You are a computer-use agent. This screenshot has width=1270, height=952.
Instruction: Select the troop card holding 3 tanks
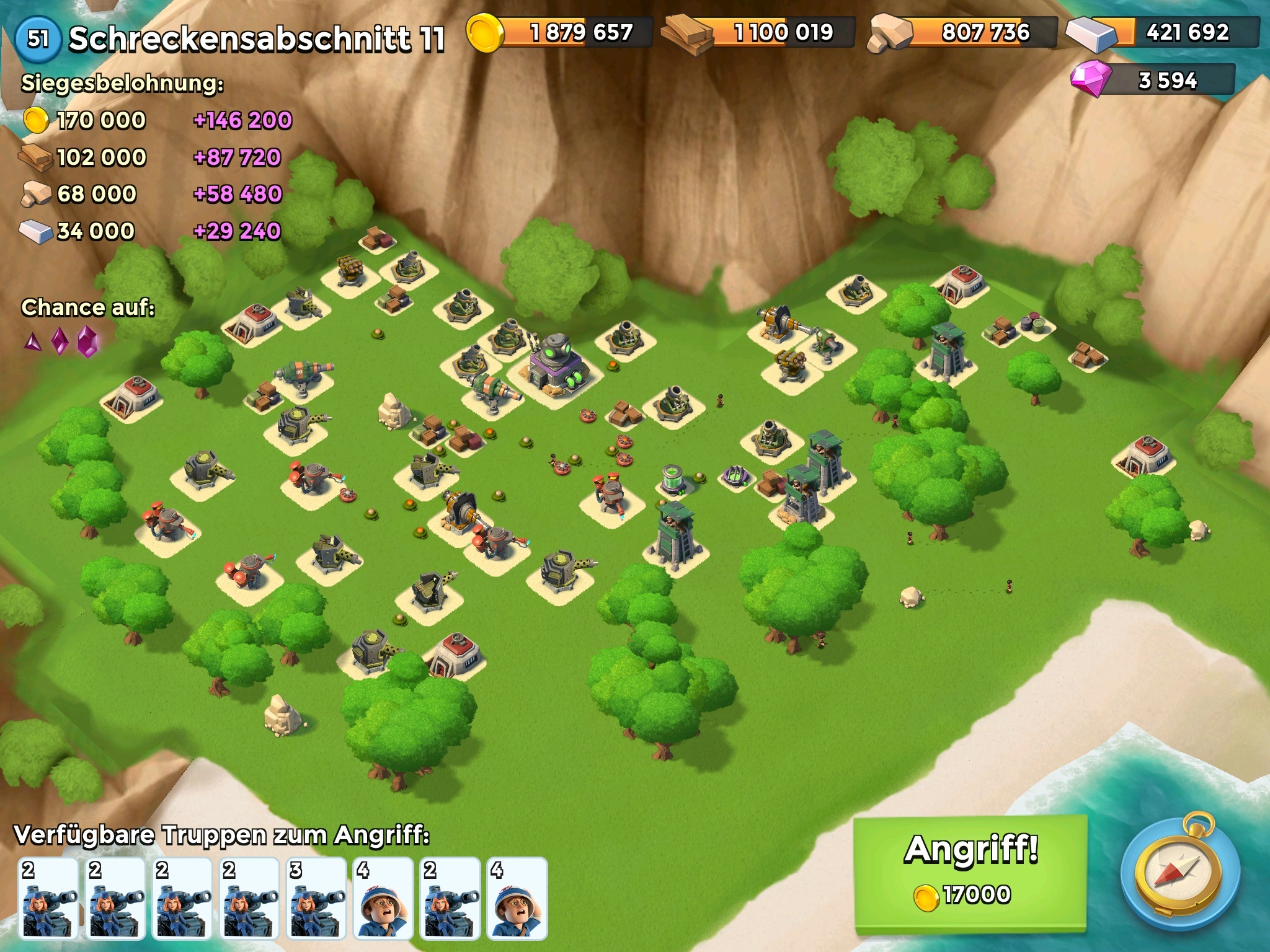[x=316, y=898]
